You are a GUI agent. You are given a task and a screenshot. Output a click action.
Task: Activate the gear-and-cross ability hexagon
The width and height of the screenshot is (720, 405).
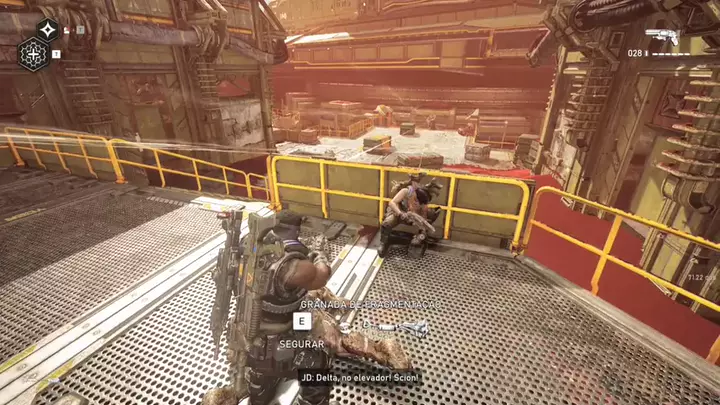(x=33, y=54)
